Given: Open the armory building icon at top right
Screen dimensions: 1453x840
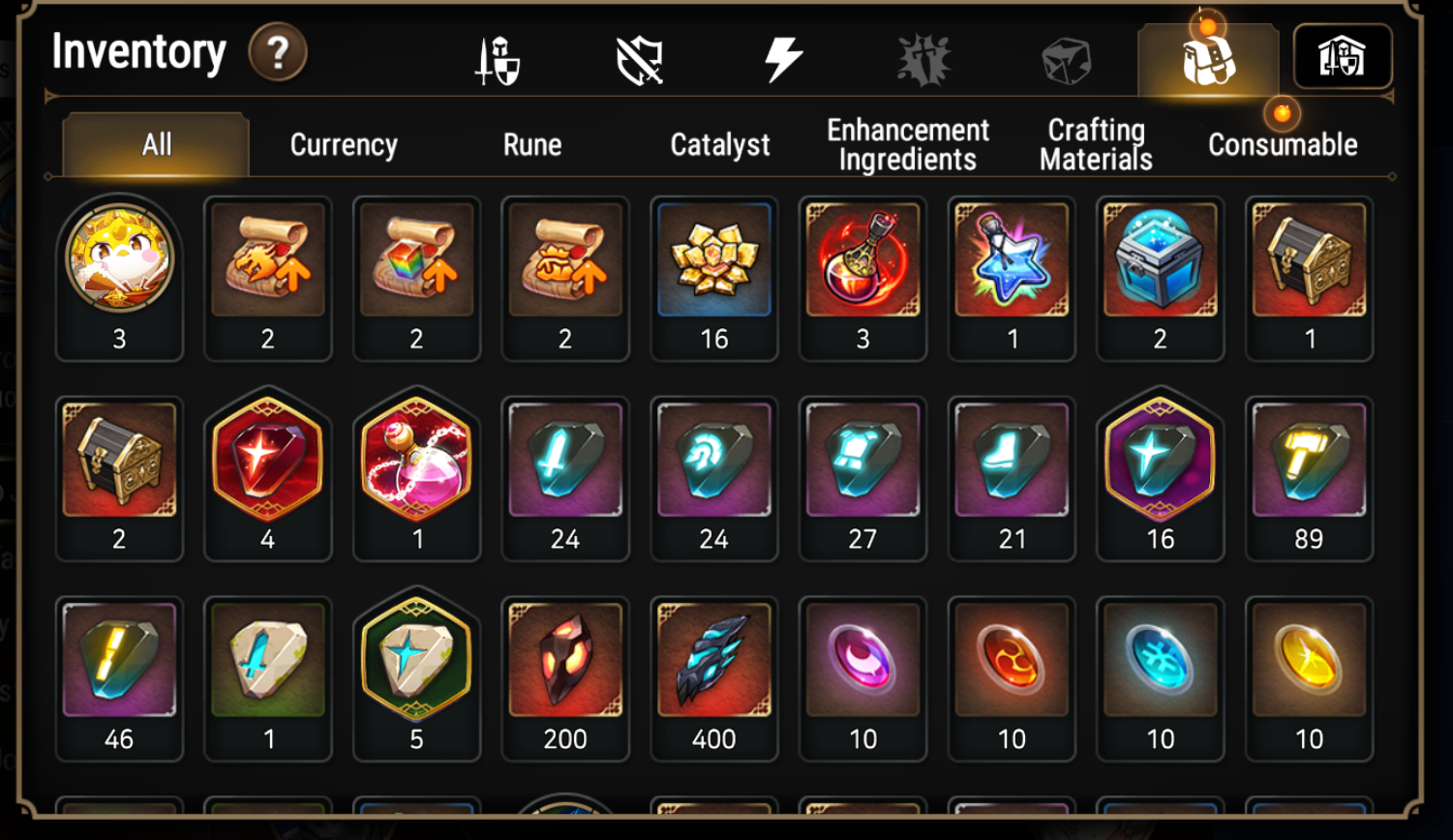Looking at the screenshot, I should click(x=1344, y=58).
